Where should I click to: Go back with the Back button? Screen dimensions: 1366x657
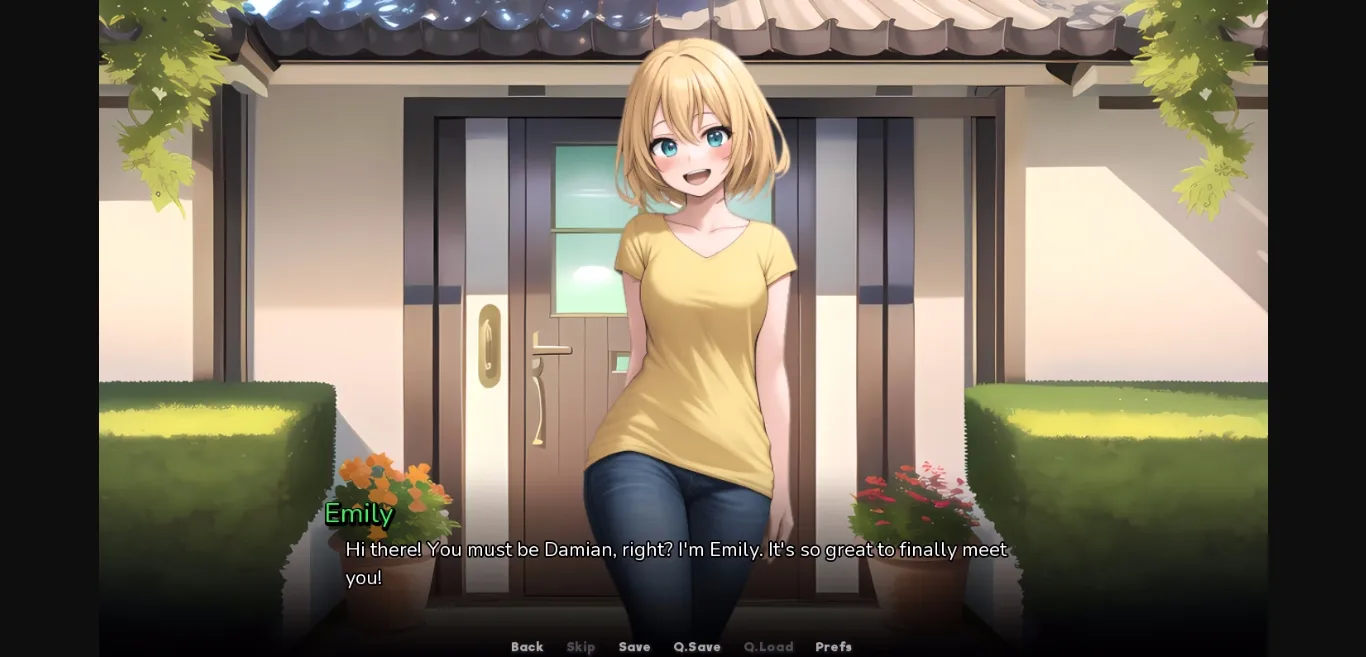pos(527,647)
